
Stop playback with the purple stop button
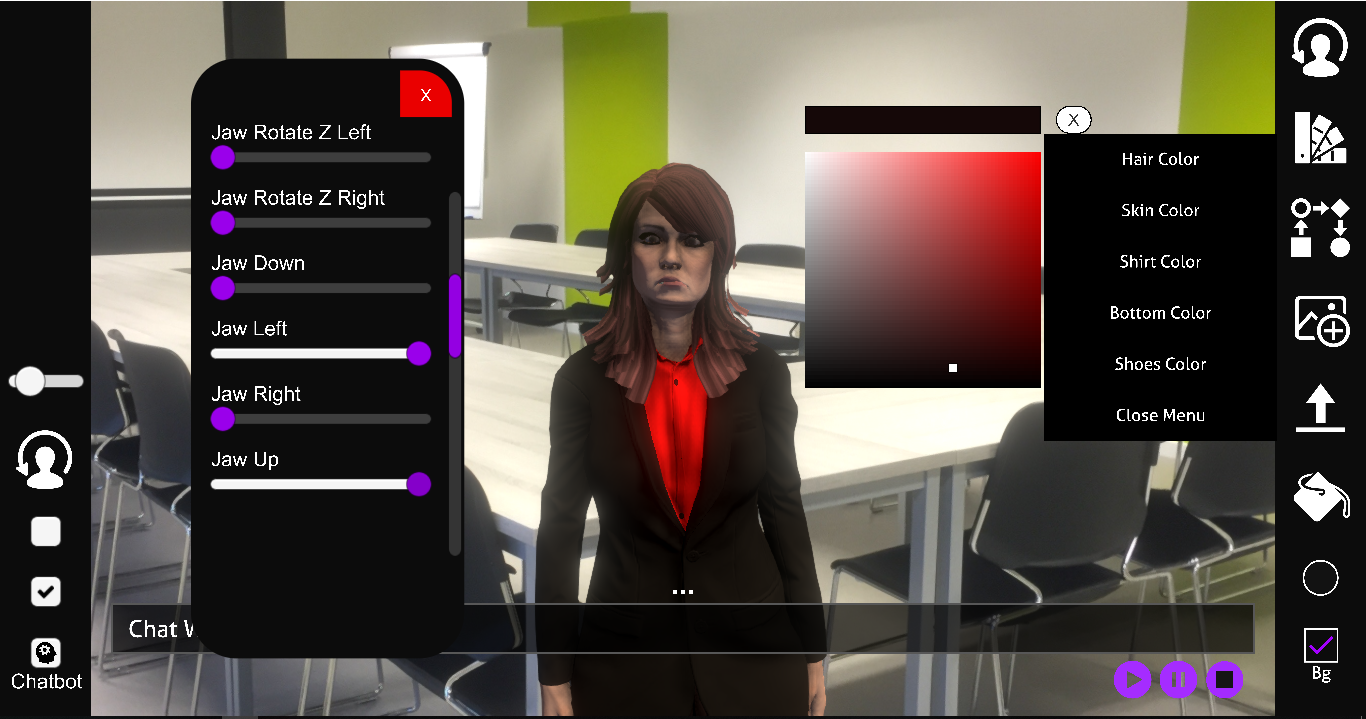[1224, 680]
